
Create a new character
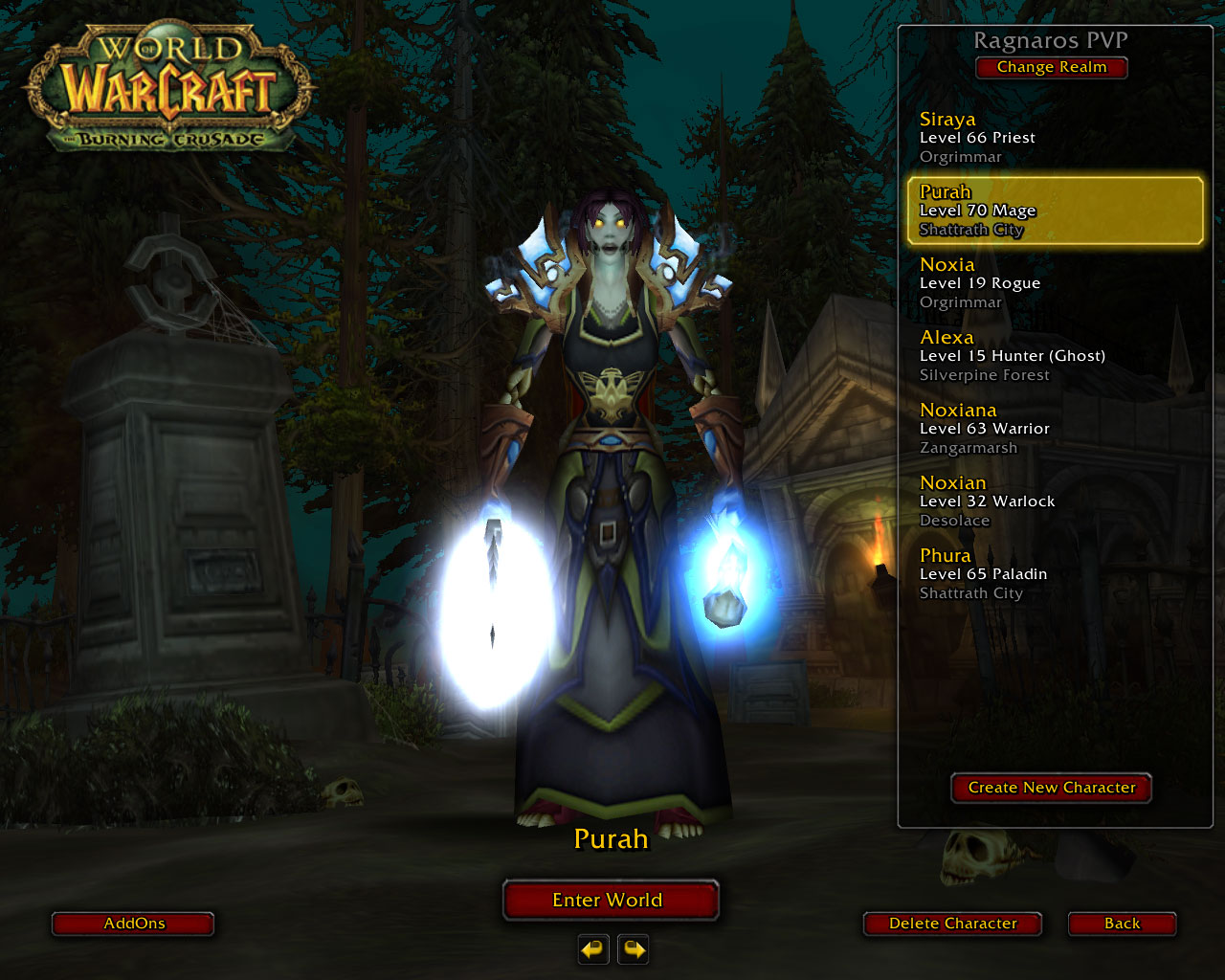(1051, 788)
